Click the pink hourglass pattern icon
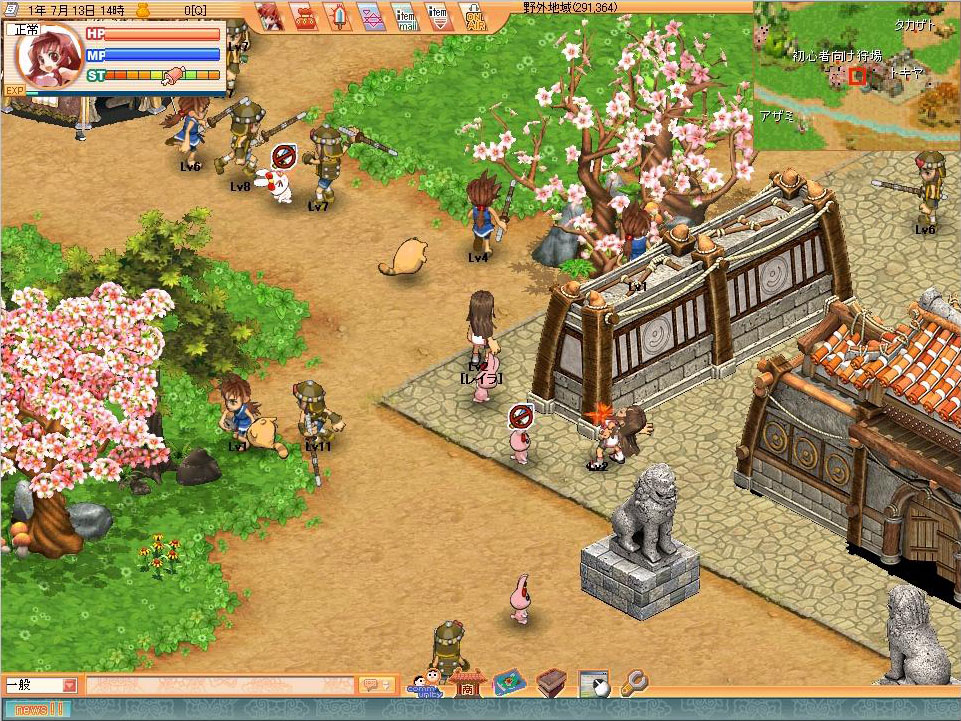The image size is (961, 721). [371, 16]
